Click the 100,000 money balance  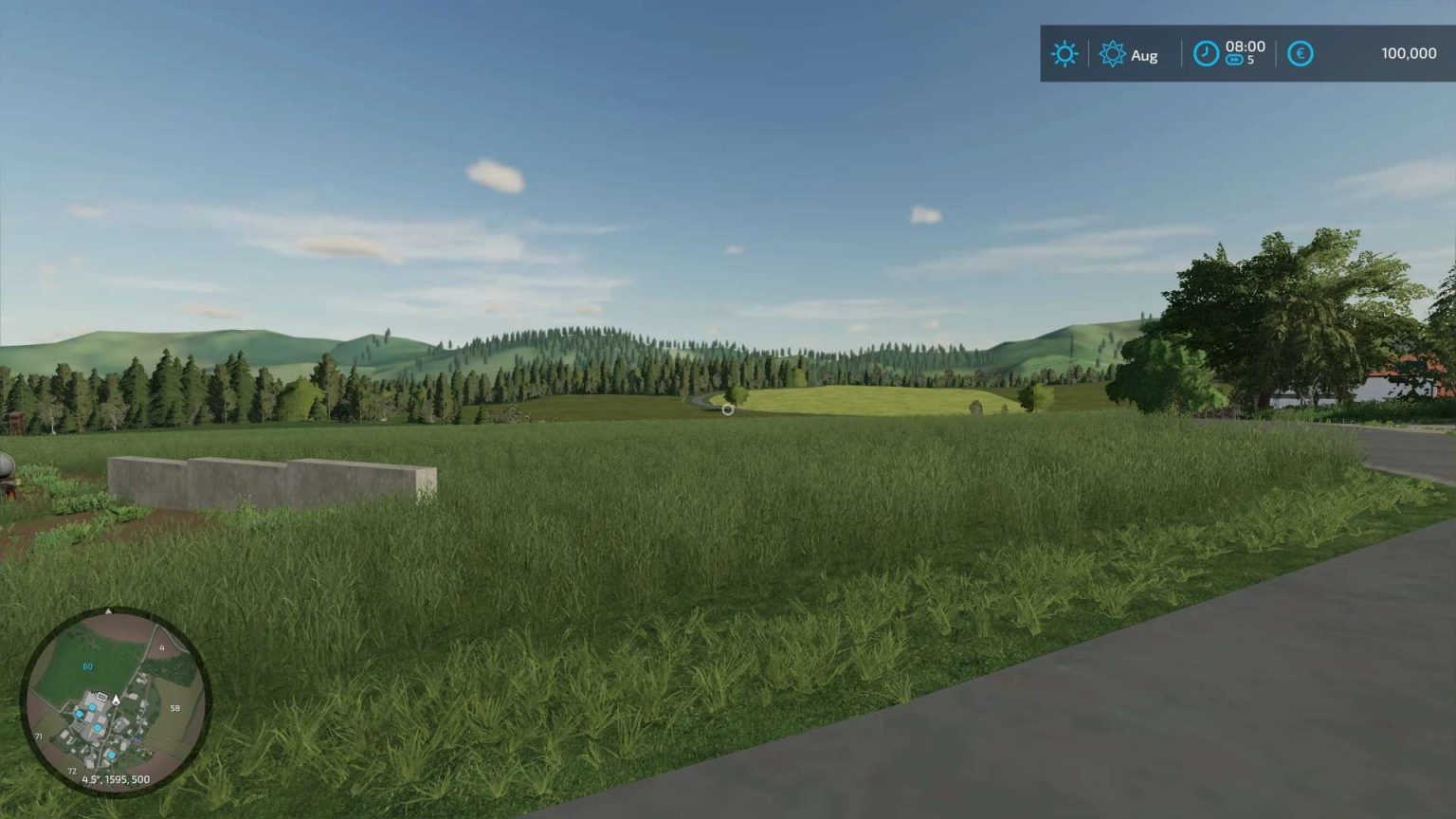coord(1409,53)
